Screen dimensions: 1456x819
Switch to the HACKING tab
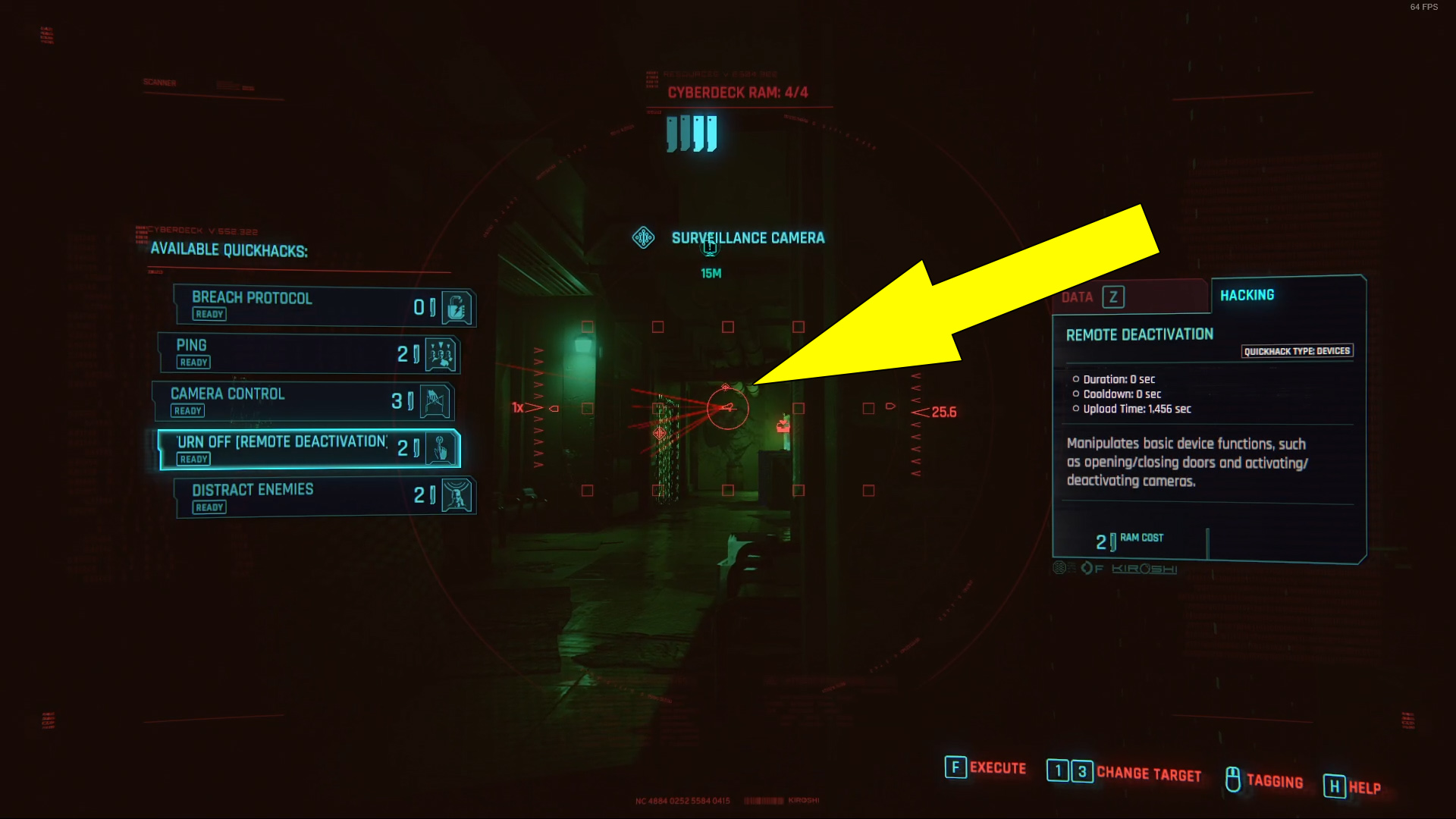1246,294
